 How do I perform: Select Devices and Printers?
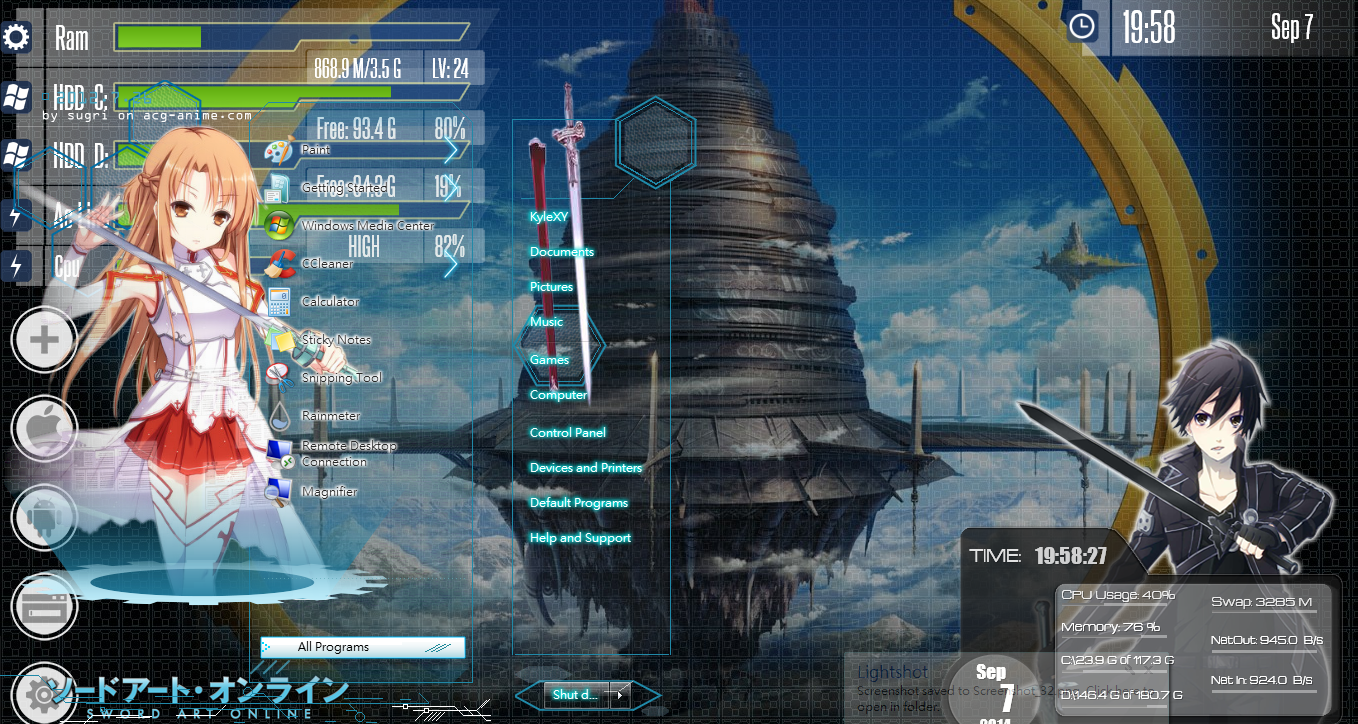pos(585,468)
